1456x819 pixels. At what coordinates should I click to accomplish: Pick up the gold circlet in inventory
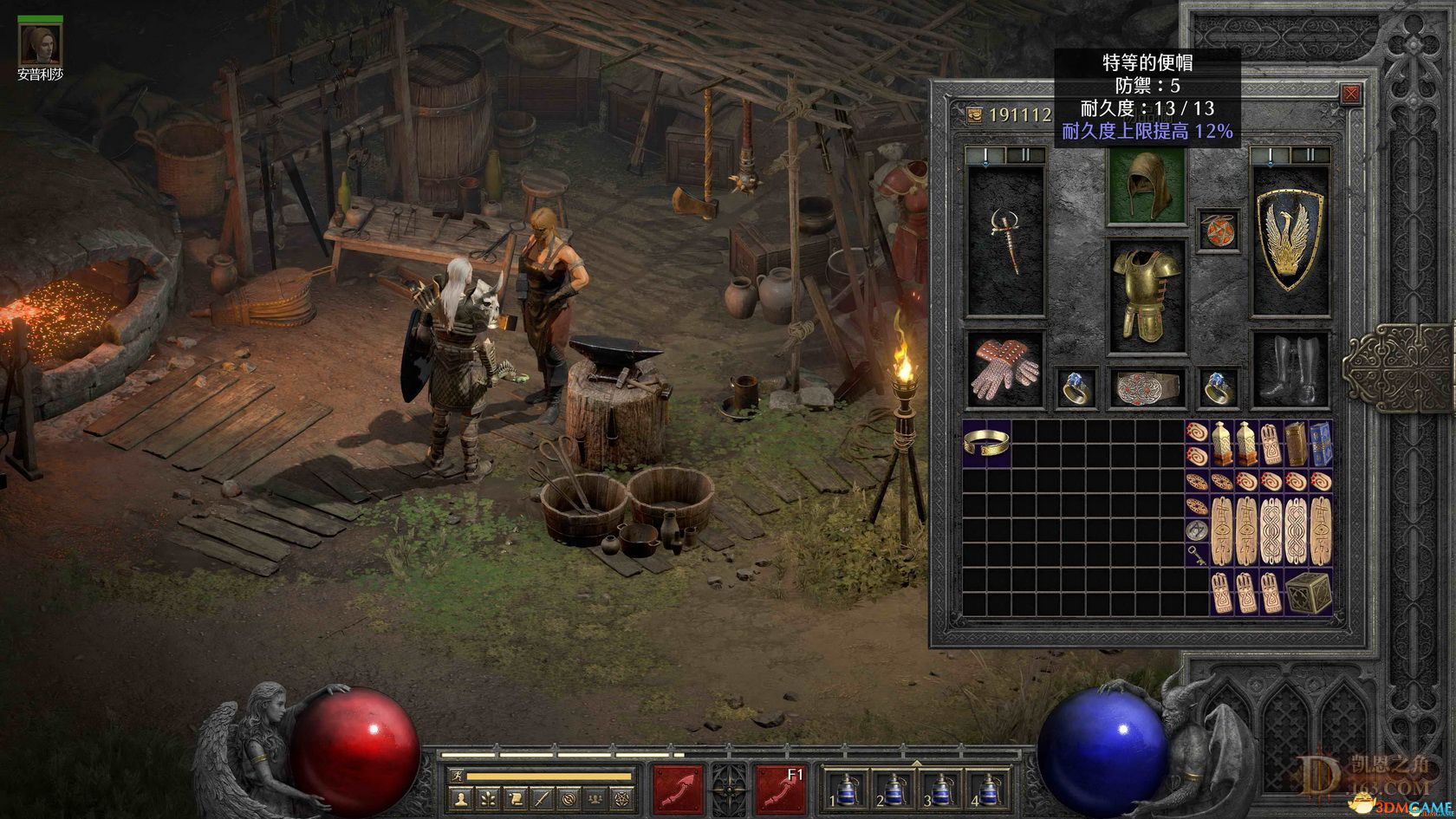click(x=986, y=443)
